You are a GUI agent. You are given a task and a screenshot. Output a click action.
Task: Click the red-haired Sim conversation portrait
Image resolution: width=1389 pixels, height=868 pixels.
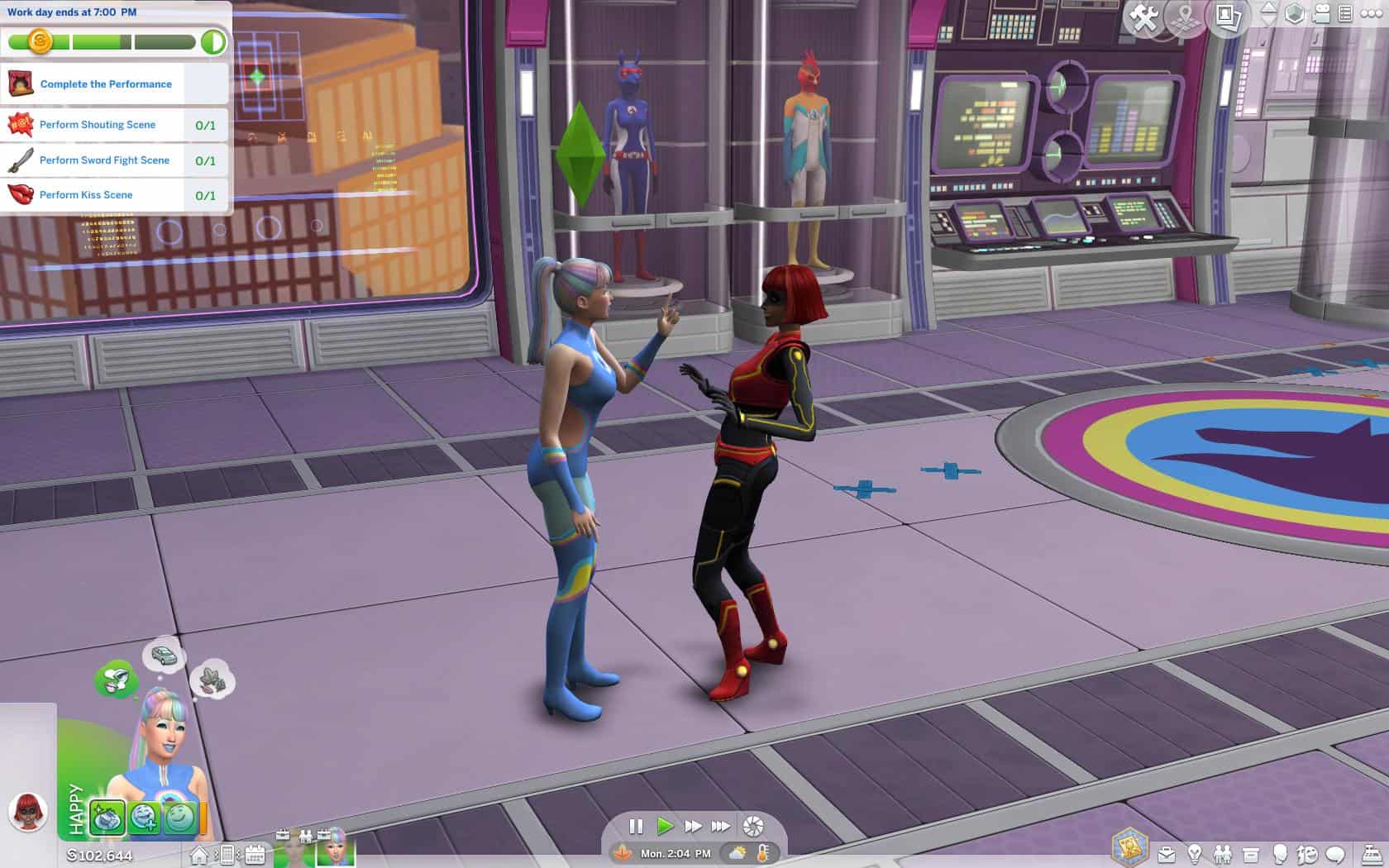click(28, 811)
